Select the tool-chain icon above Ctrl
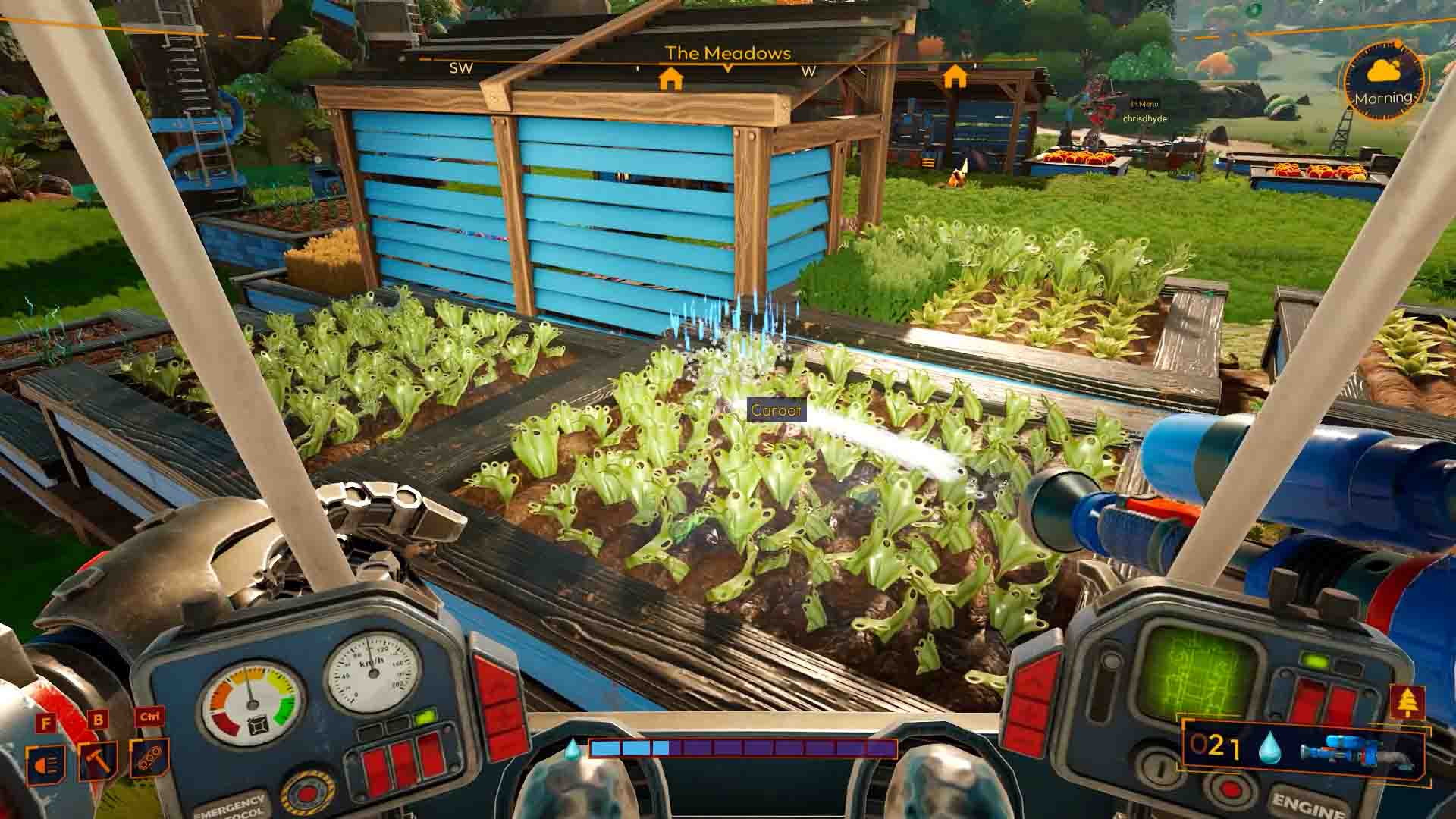This screenshot has width=1456, height=819. click(149, 759)
